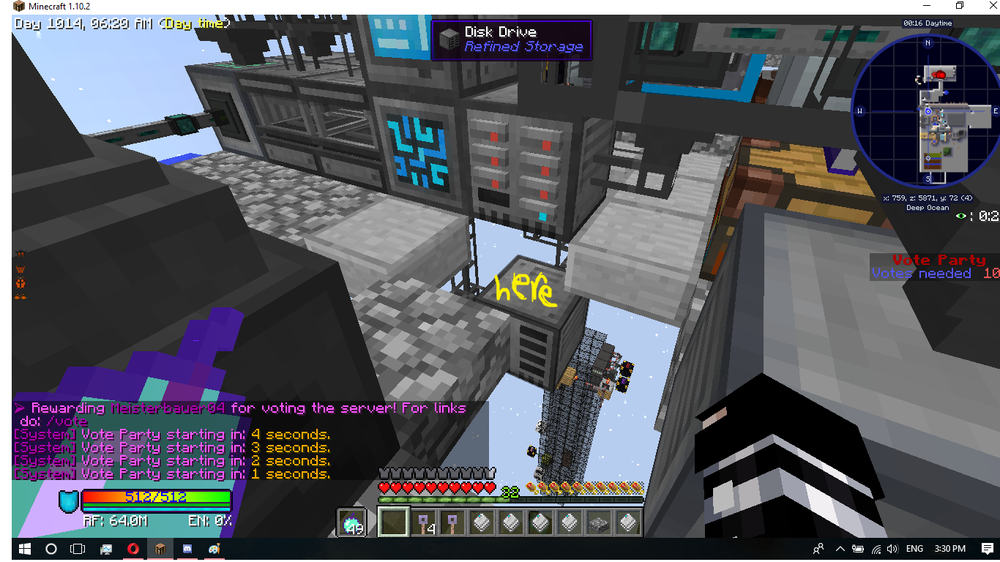Choose the gray stone slab hotbar slot

[x=599, y=522]
